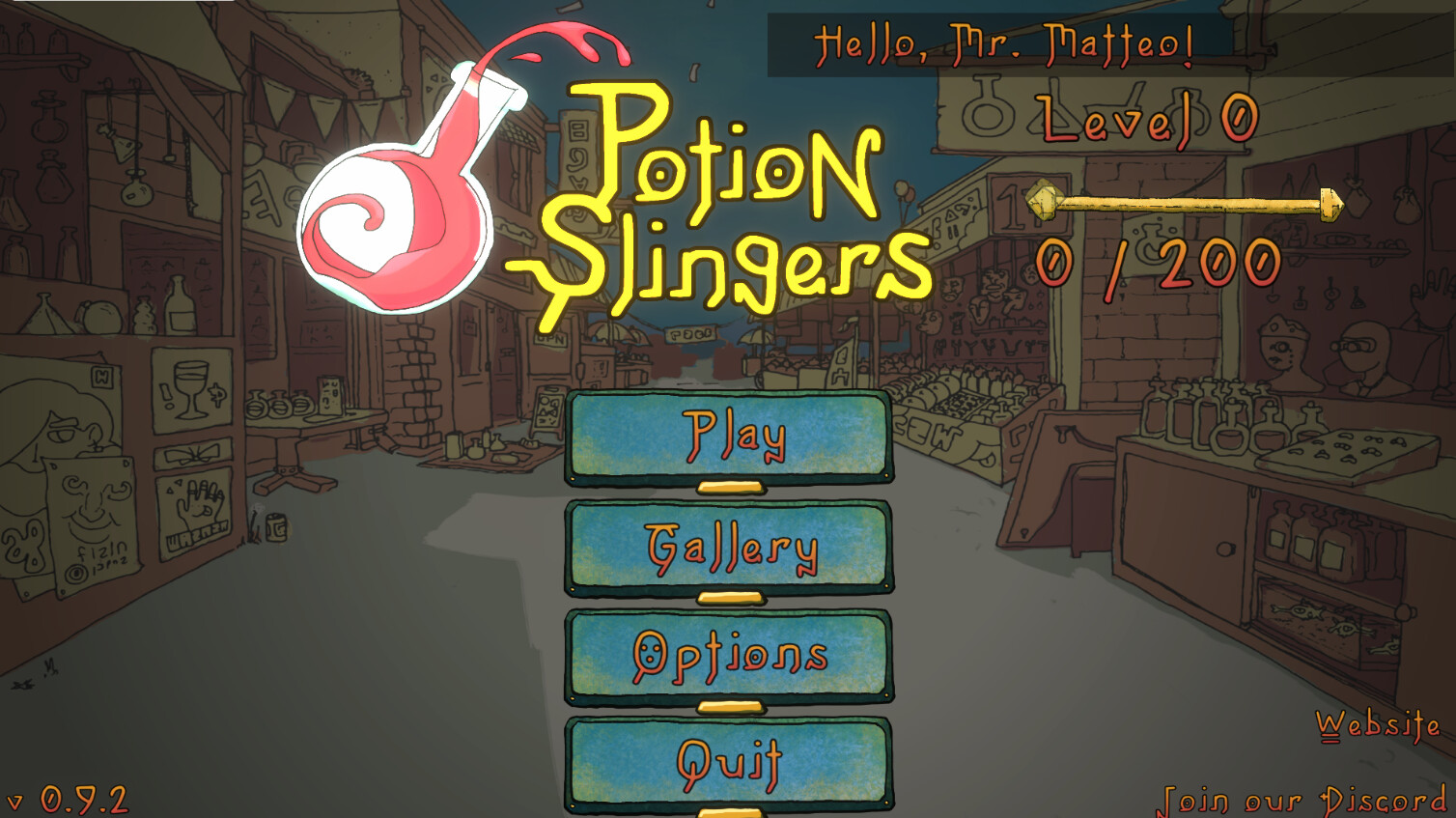Select Quit to exit the game
The image size is (1456, 818).
(729, 760)
